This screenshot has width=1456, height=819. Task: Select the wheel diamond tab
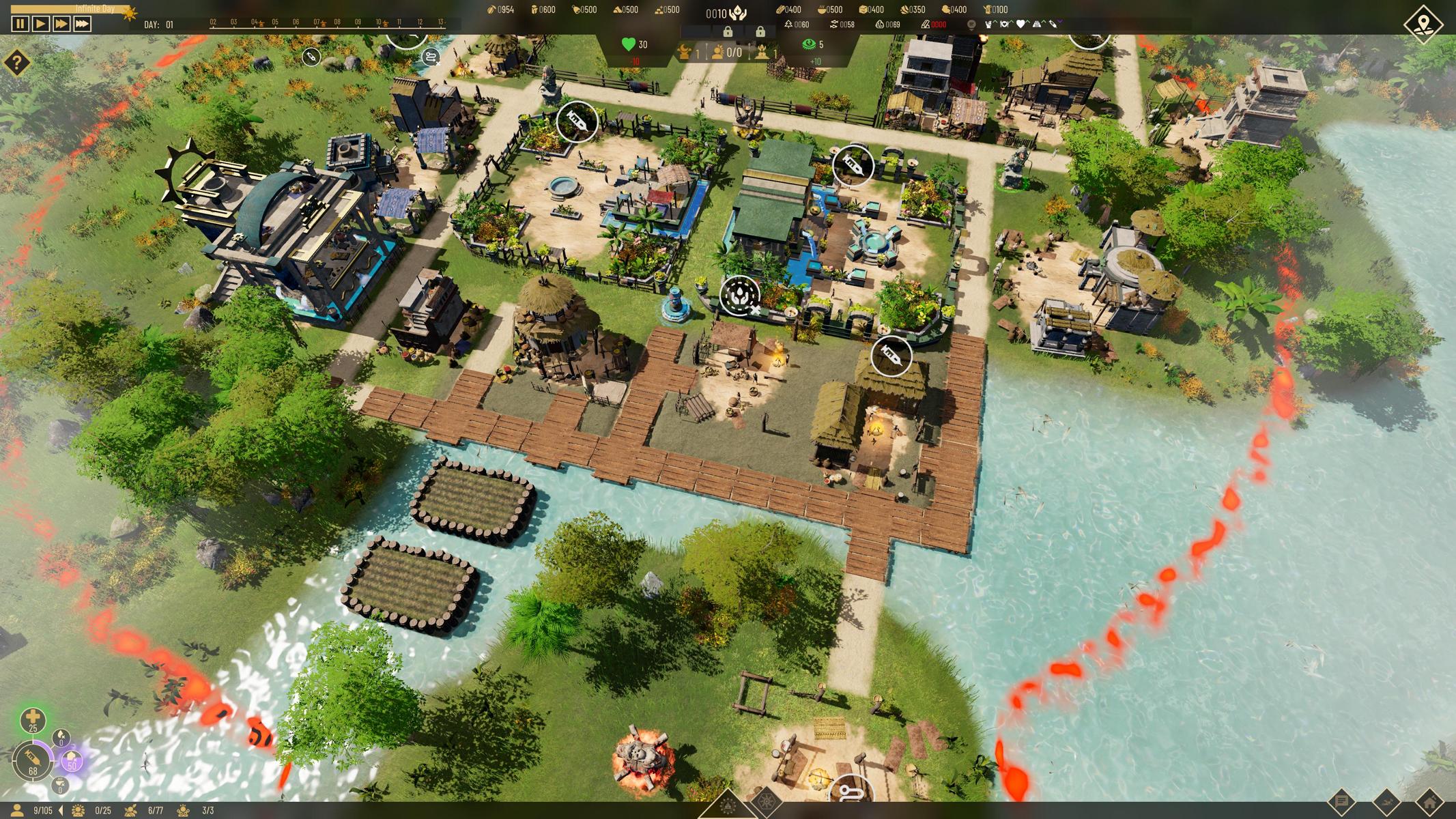click(x=766, y=805)
